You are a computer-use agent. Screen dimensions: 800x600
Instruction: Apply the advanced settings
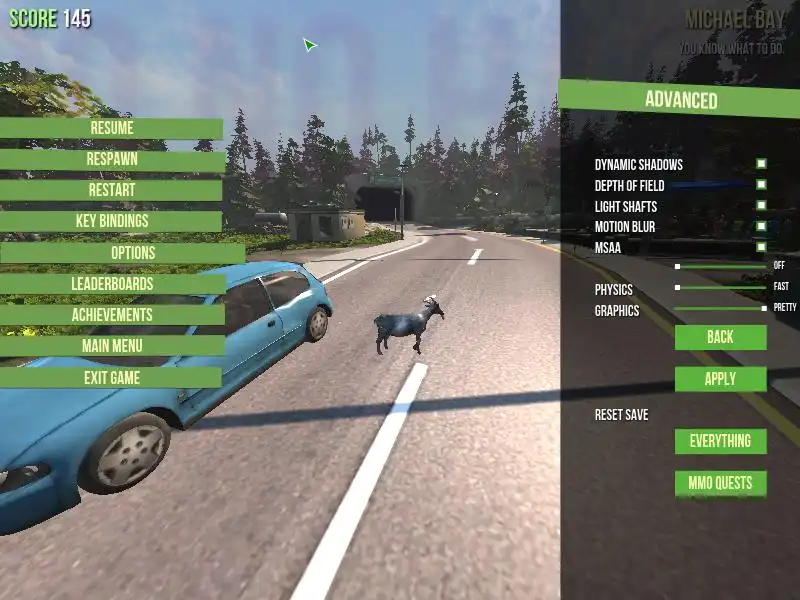[x=720, y=379]
